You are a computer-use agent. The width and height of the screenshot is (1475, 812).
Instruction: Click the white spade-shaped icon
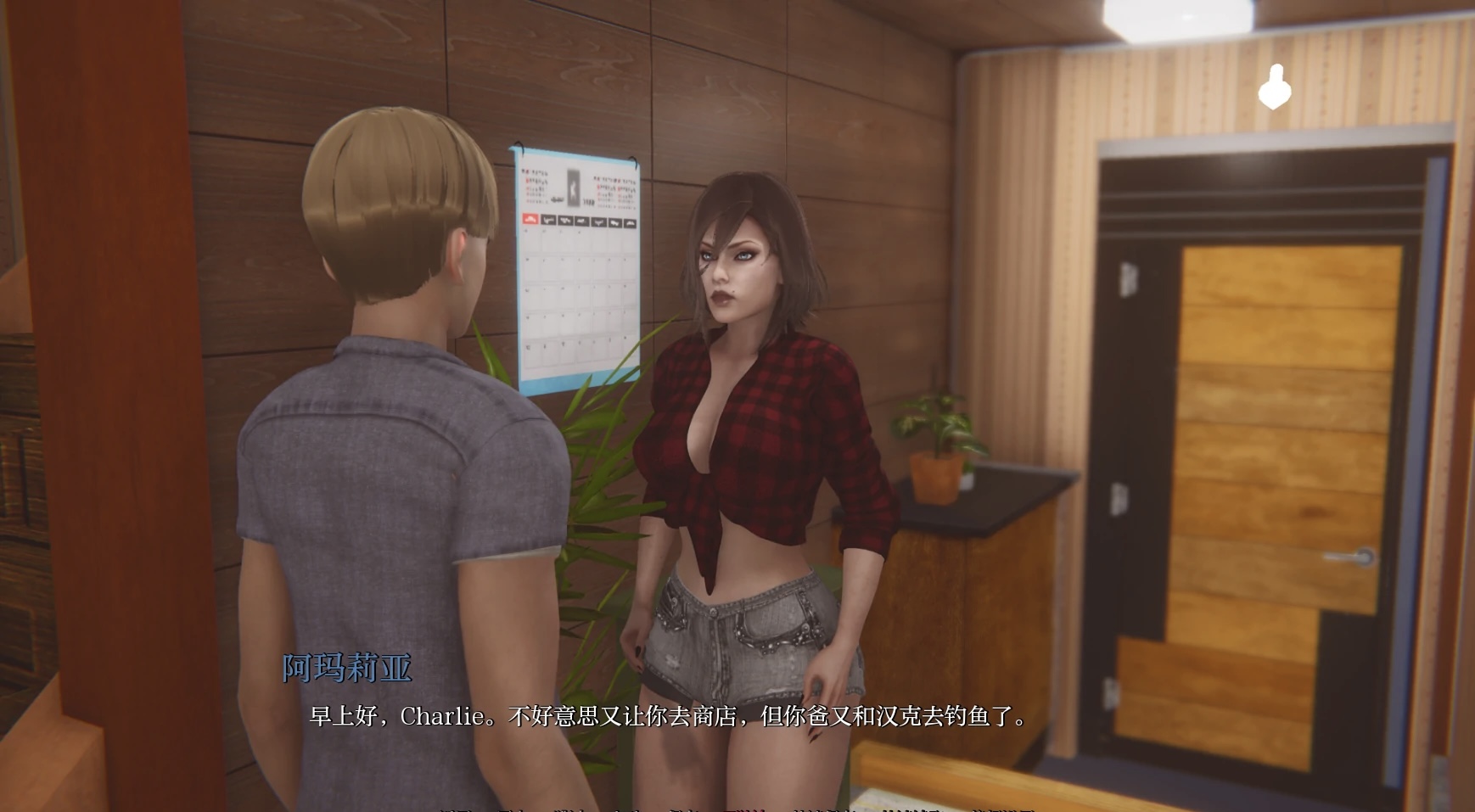pyautogui.click(x=1273, y=87)
